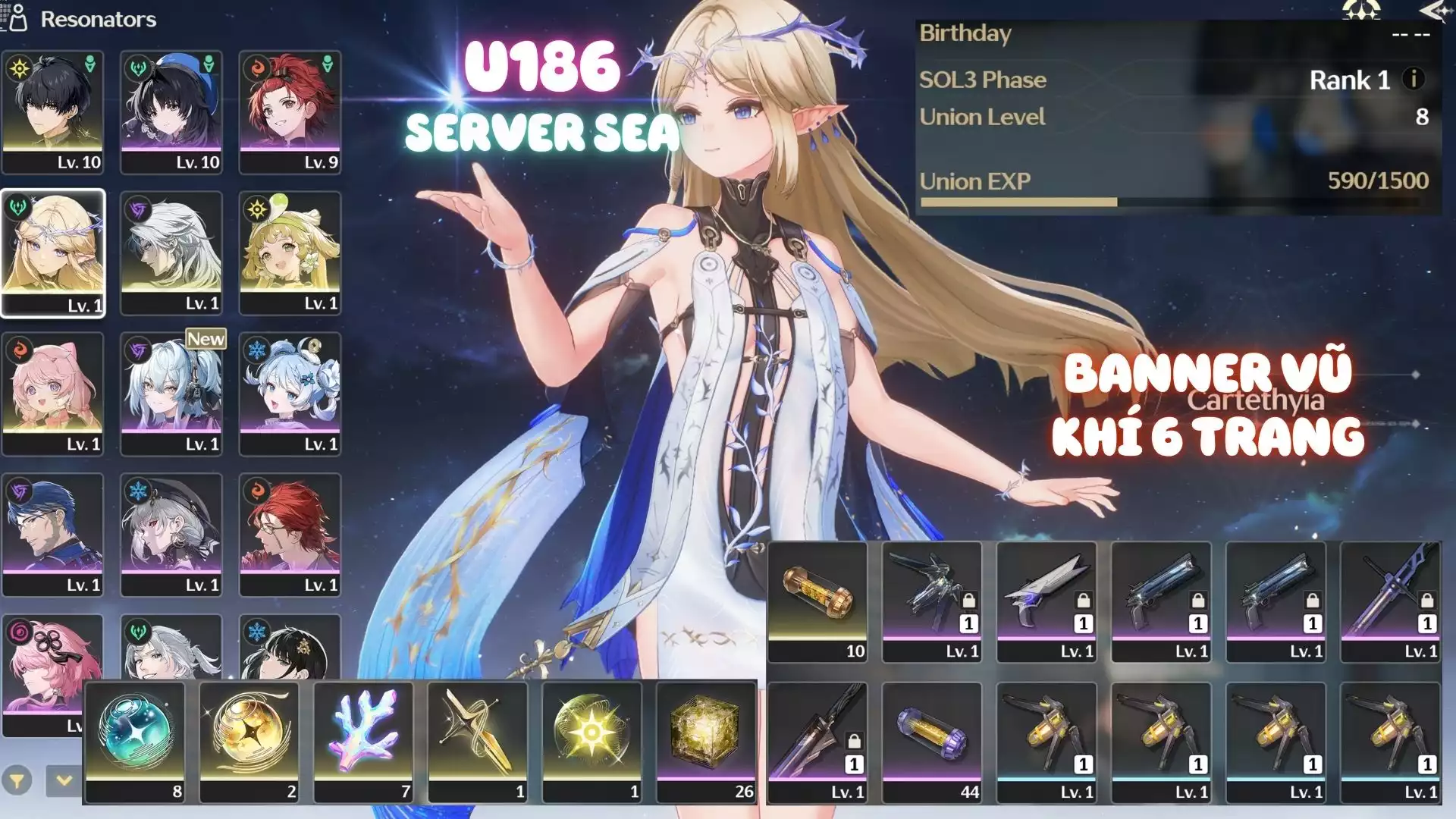Select the blue-haired resonator with the snowflake element
The height and width of the screenshot is (819, 1456).
click(290, 394)
